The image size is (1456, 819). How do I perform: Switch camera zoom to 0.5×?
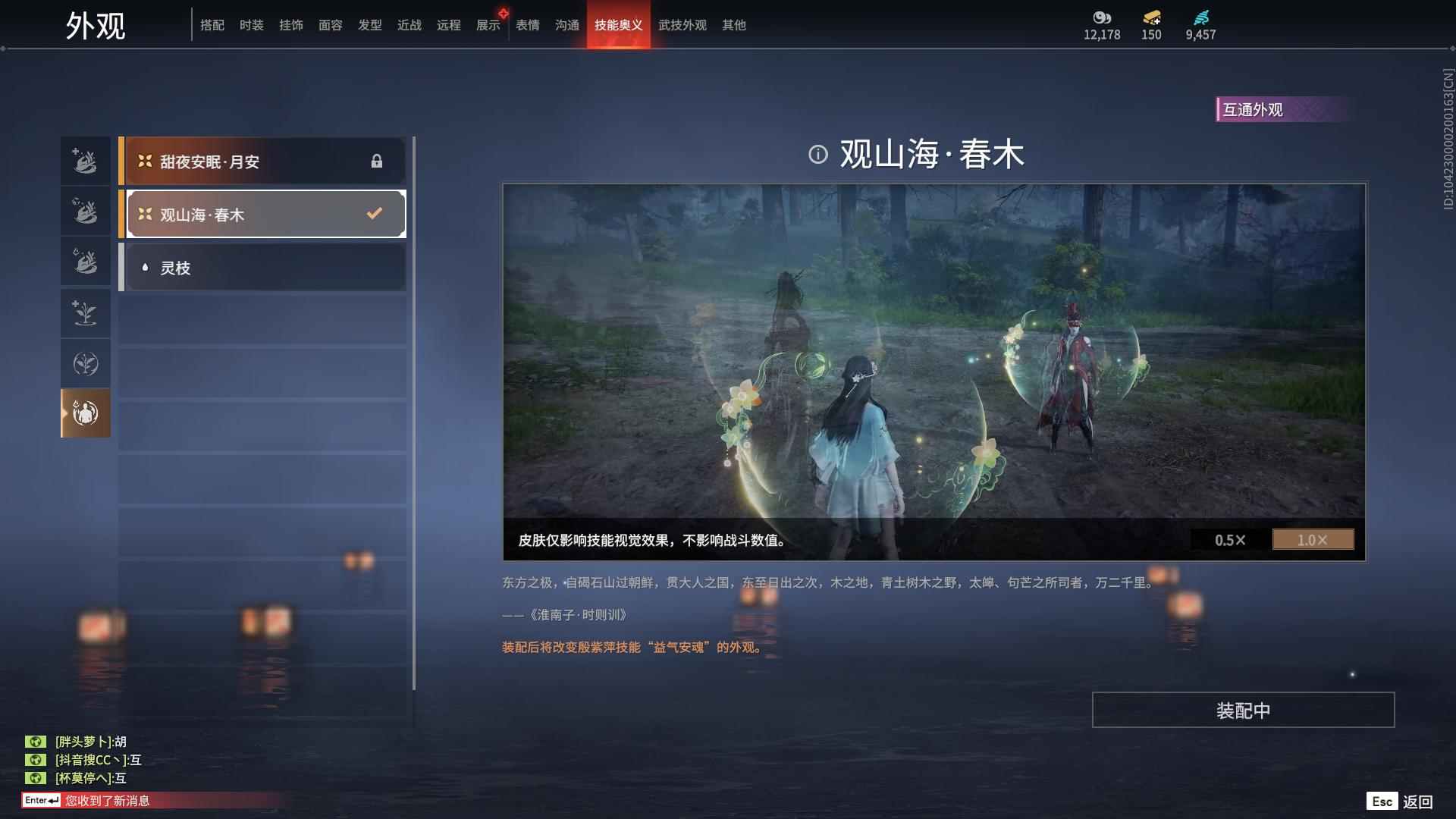pyautogui.click(x=1230, y=540)
